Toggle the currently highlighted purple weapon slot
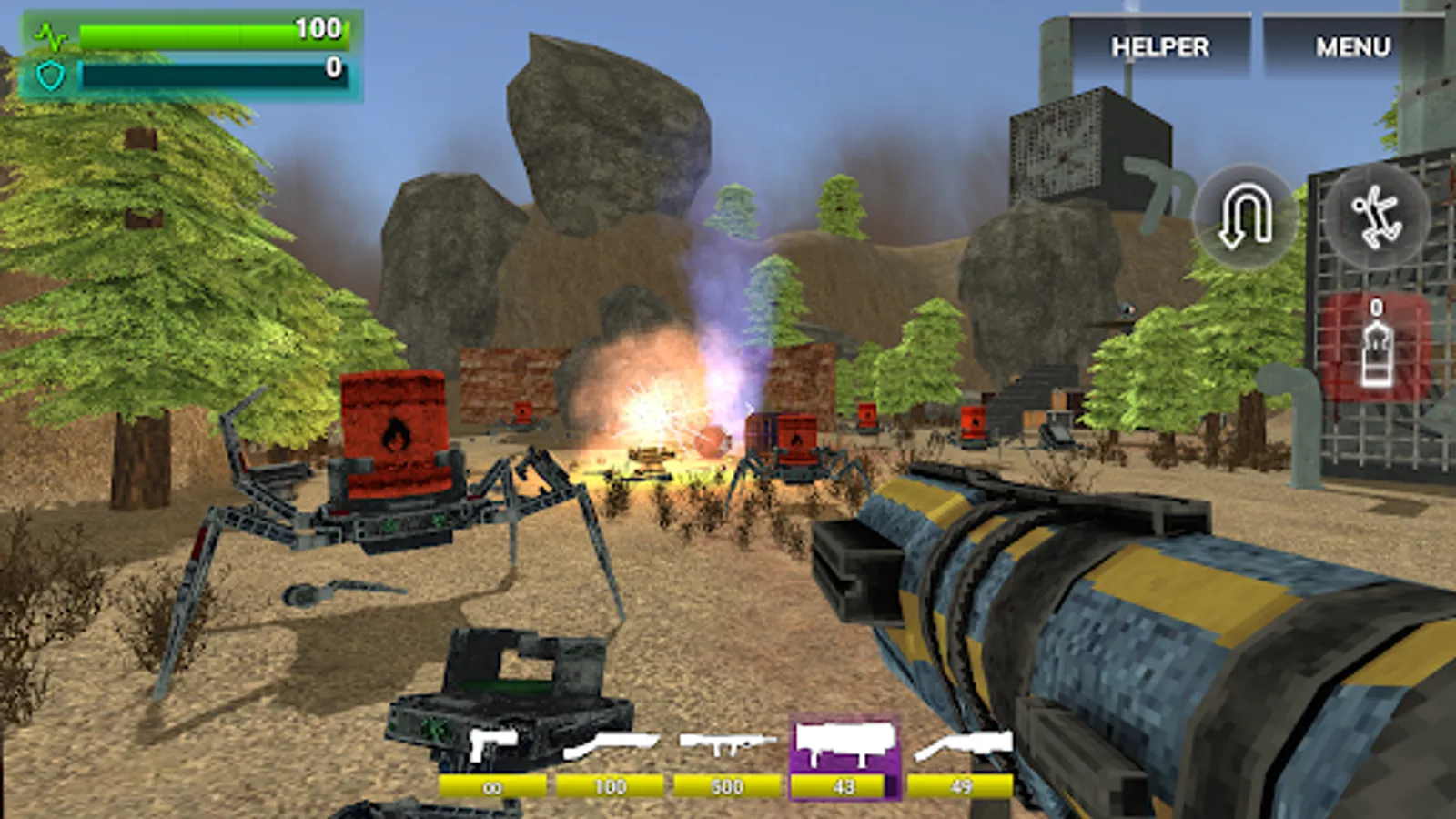 pyautogui.click(x=842, y=744)
